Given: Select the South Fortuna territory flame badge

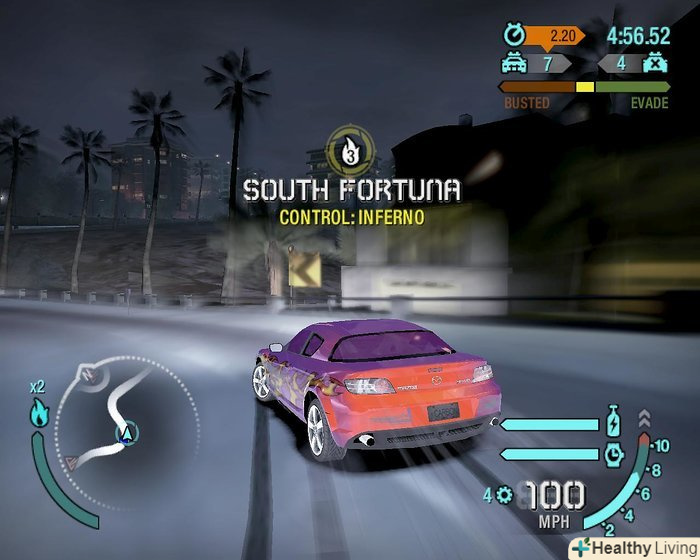Looking at the screenshot, I should (x=350, y=149).
